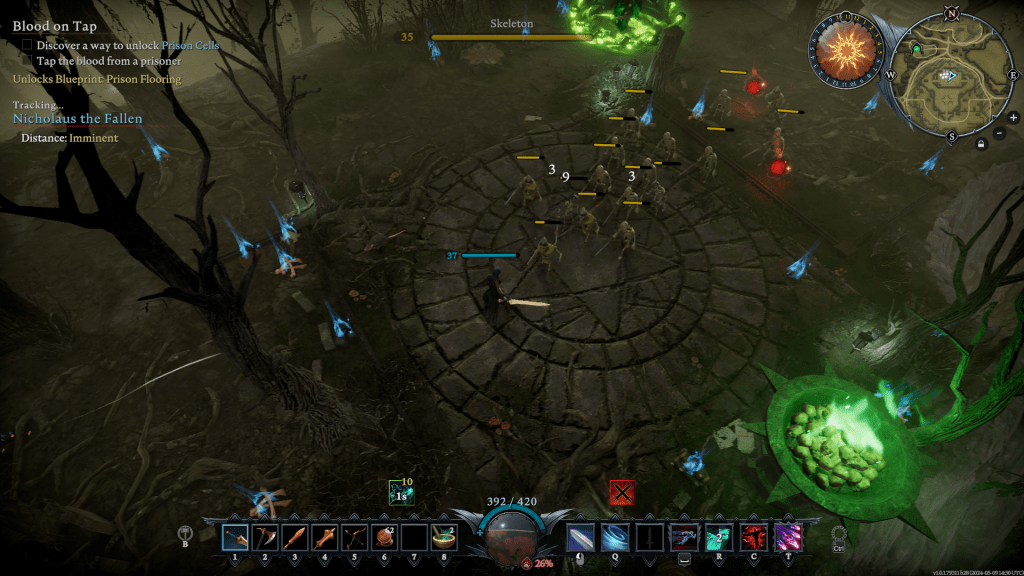1024x576 pixels.
Task: Choose the sword in hotbar slot 3
Action: coord(295,538)
